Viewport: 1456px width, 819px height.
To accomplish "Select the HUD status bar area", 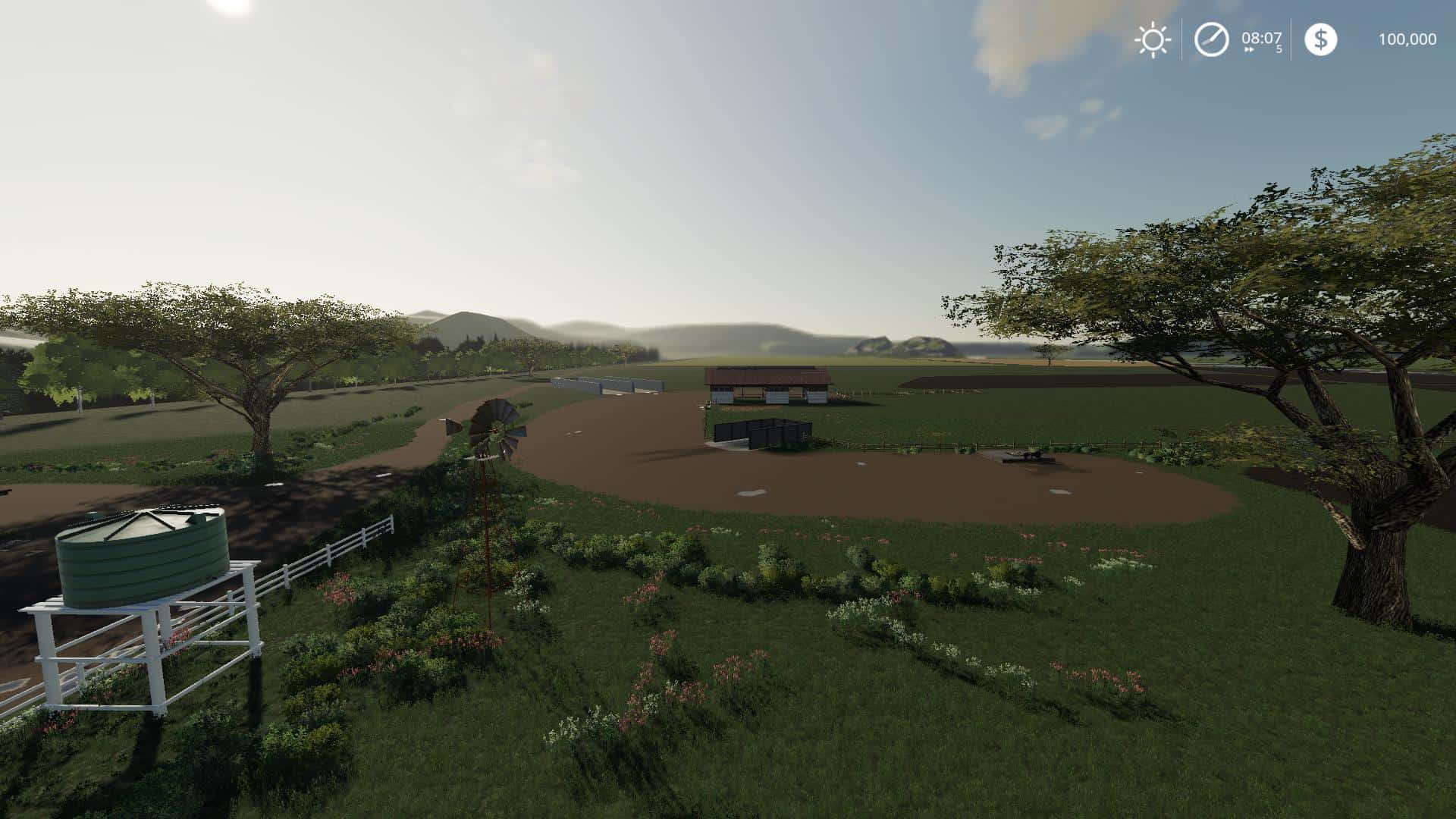I will 1282,39.
